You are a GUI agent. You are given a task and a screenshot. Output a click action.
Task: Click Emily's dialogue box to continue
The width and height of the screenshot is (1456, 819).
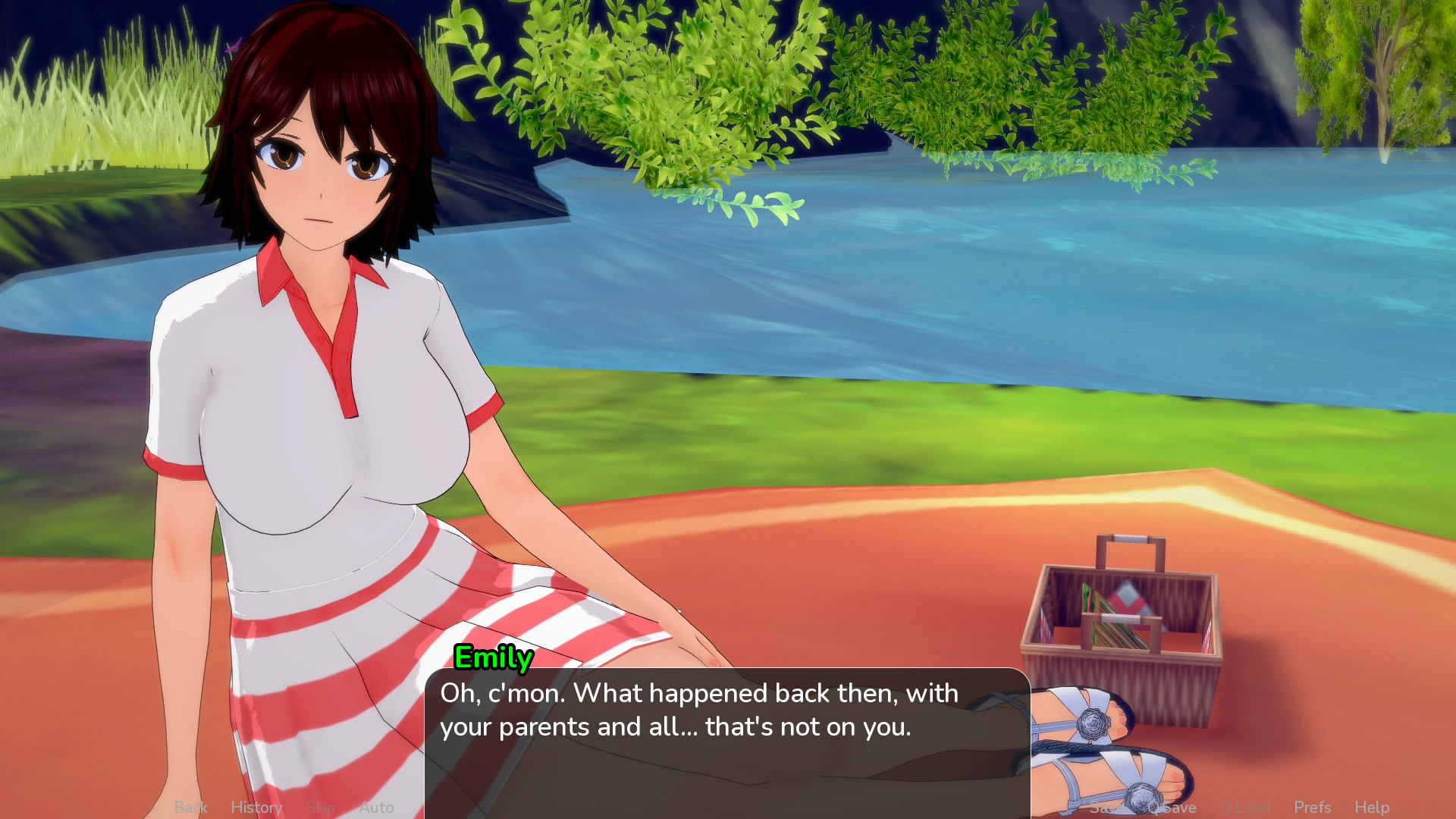coord(726,743)
